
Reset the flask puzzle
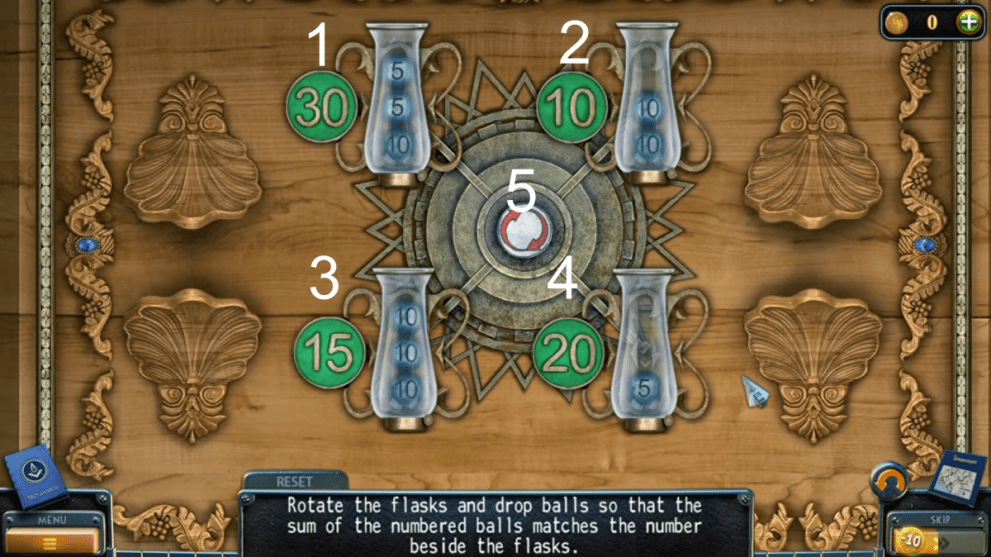coord(295,482)
